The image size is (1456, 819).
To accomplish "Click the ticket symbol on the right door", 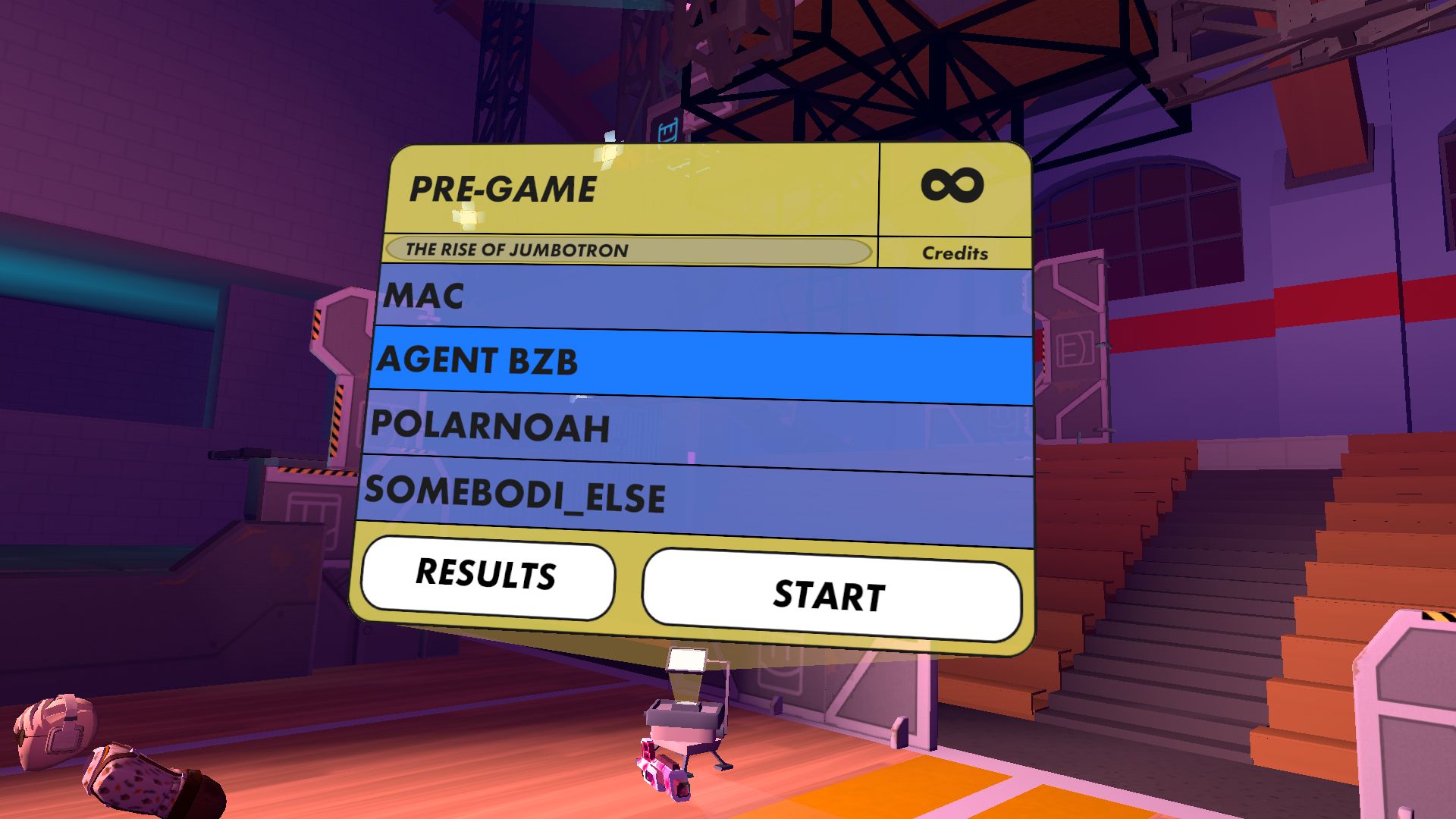I will [x=1075, y=349].
